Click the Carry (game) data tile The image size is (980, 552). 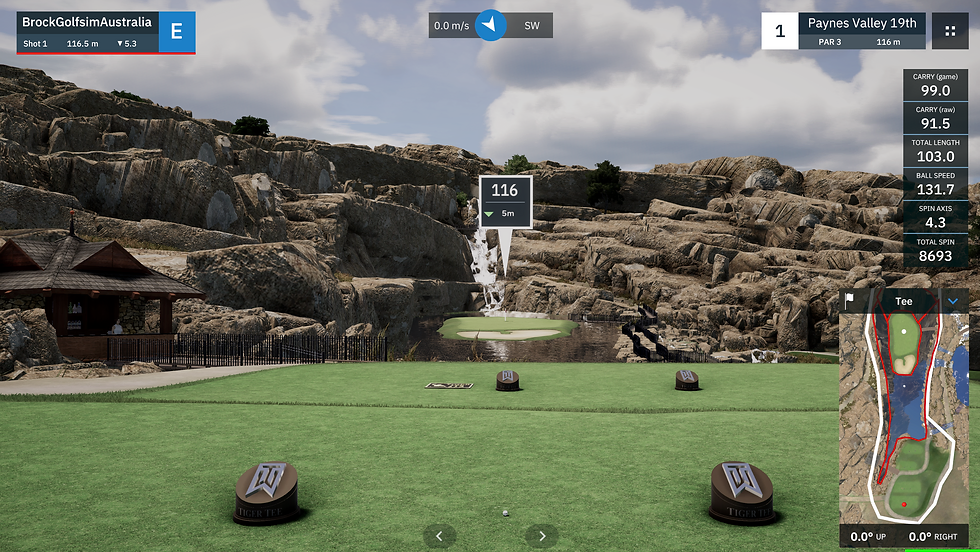(935, 84)
